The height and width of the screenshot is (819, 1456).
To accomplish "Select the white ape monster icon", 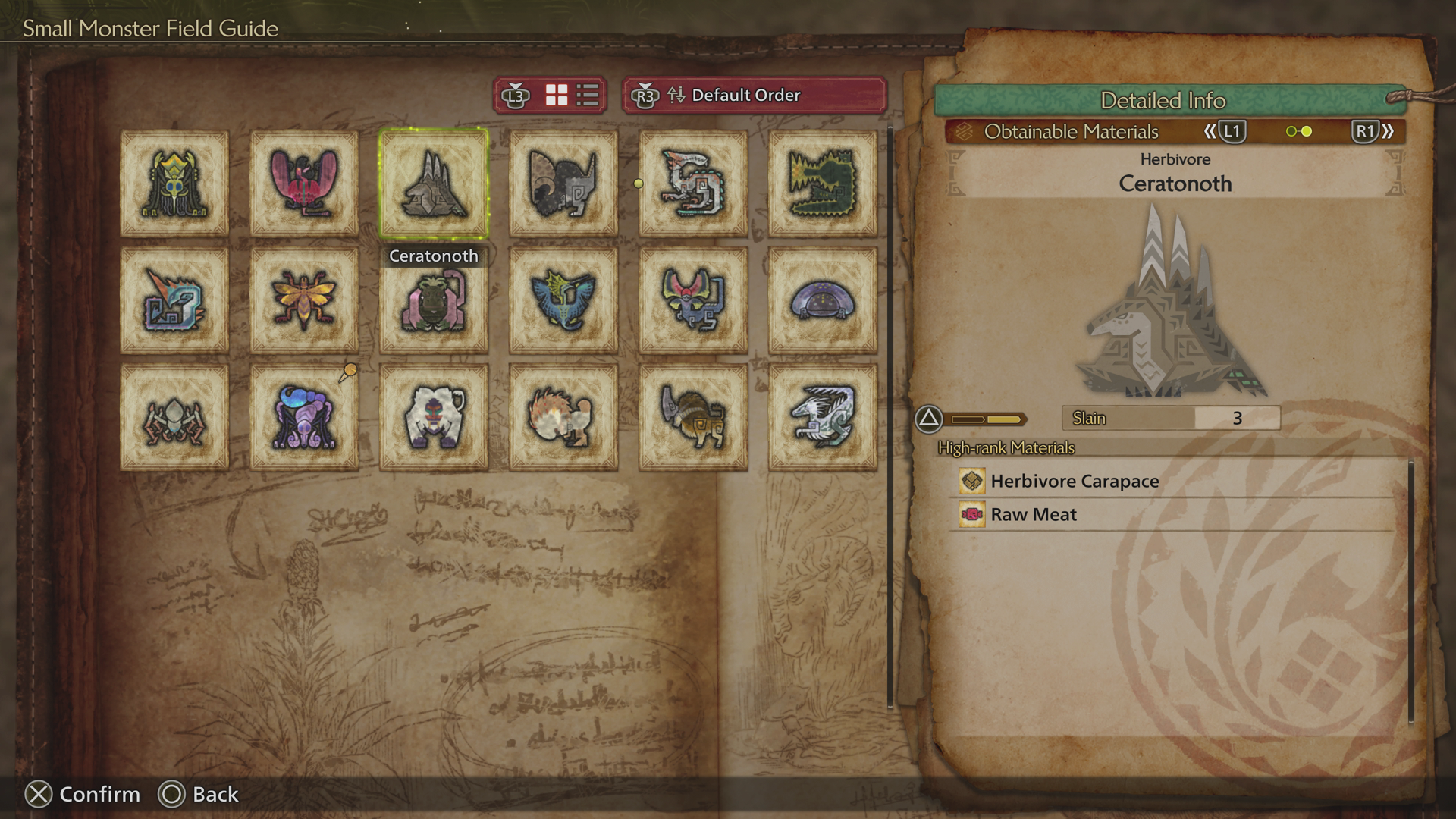I will 433,416.
